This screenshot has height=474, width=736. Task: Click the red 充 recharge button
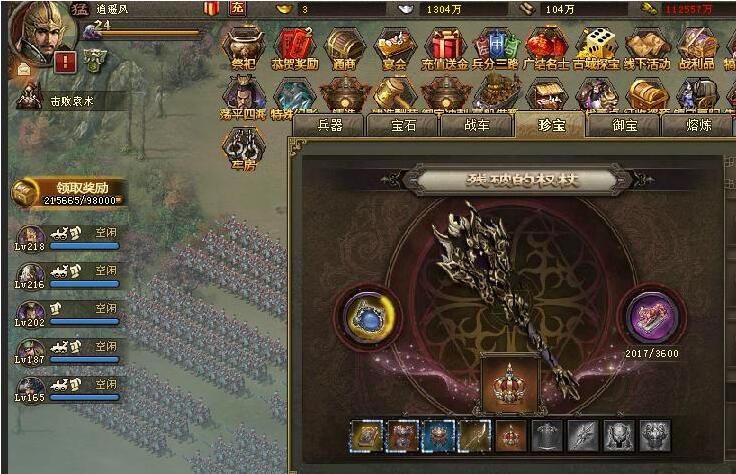pyautogui.click(x=237, y=8)
